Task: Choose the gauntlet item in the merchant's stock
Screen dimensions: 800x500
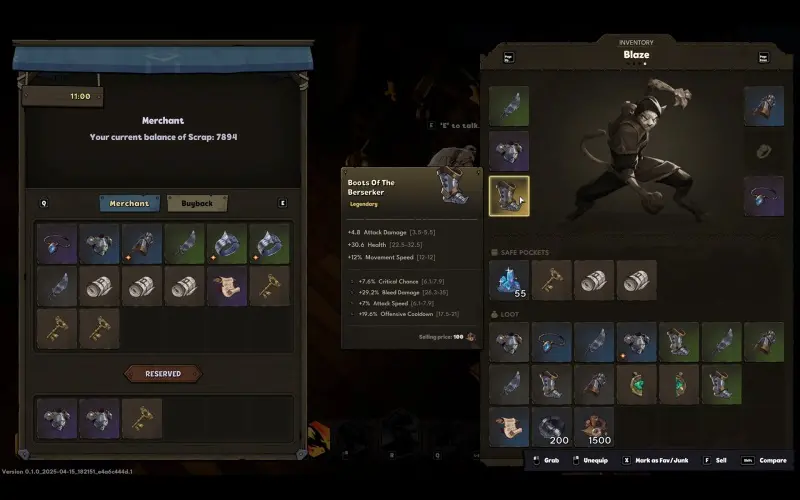Action: [141, 244]
